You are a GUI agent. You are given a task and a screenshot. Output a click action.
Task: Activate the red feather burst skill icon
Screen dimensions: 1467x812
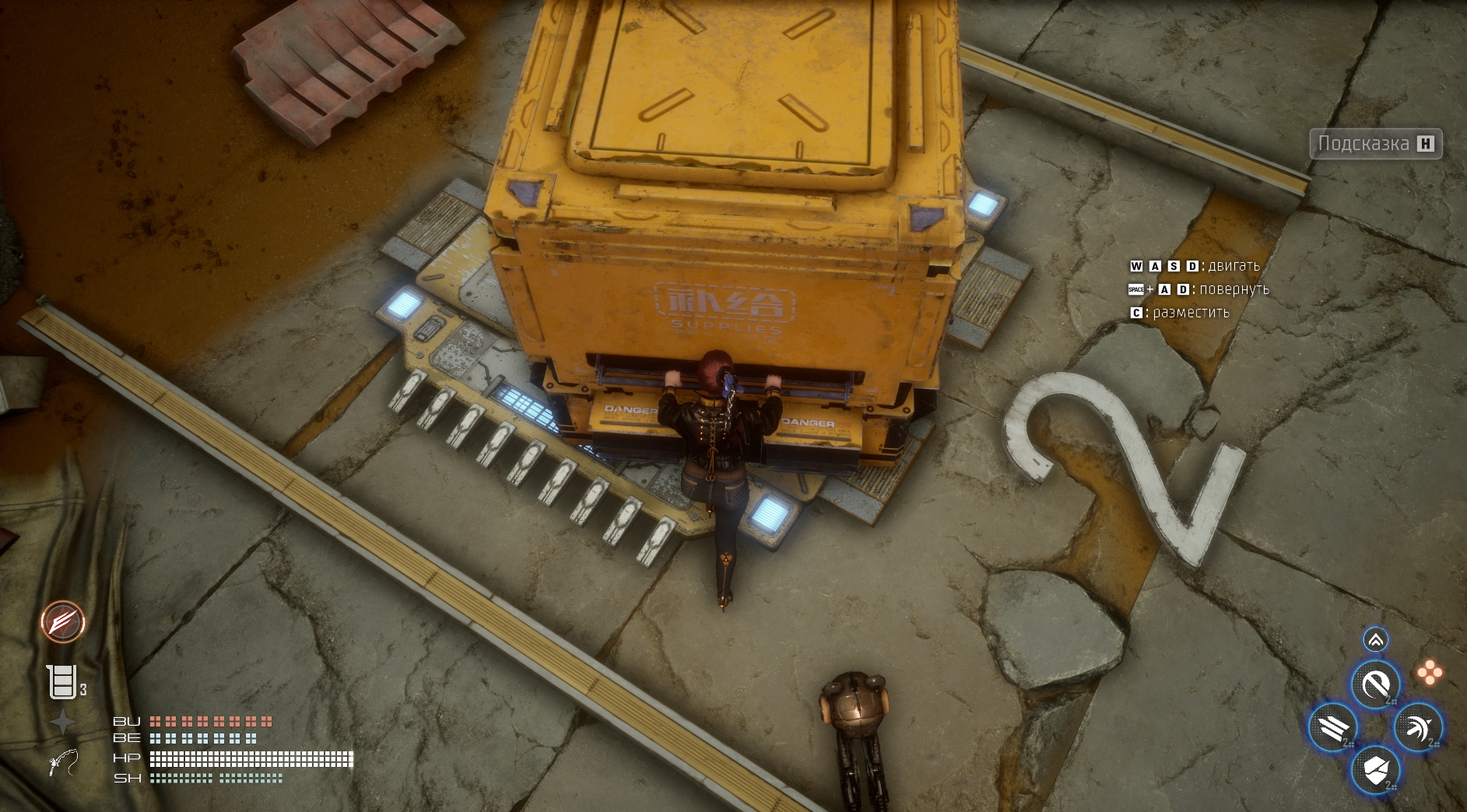(63, 622)
